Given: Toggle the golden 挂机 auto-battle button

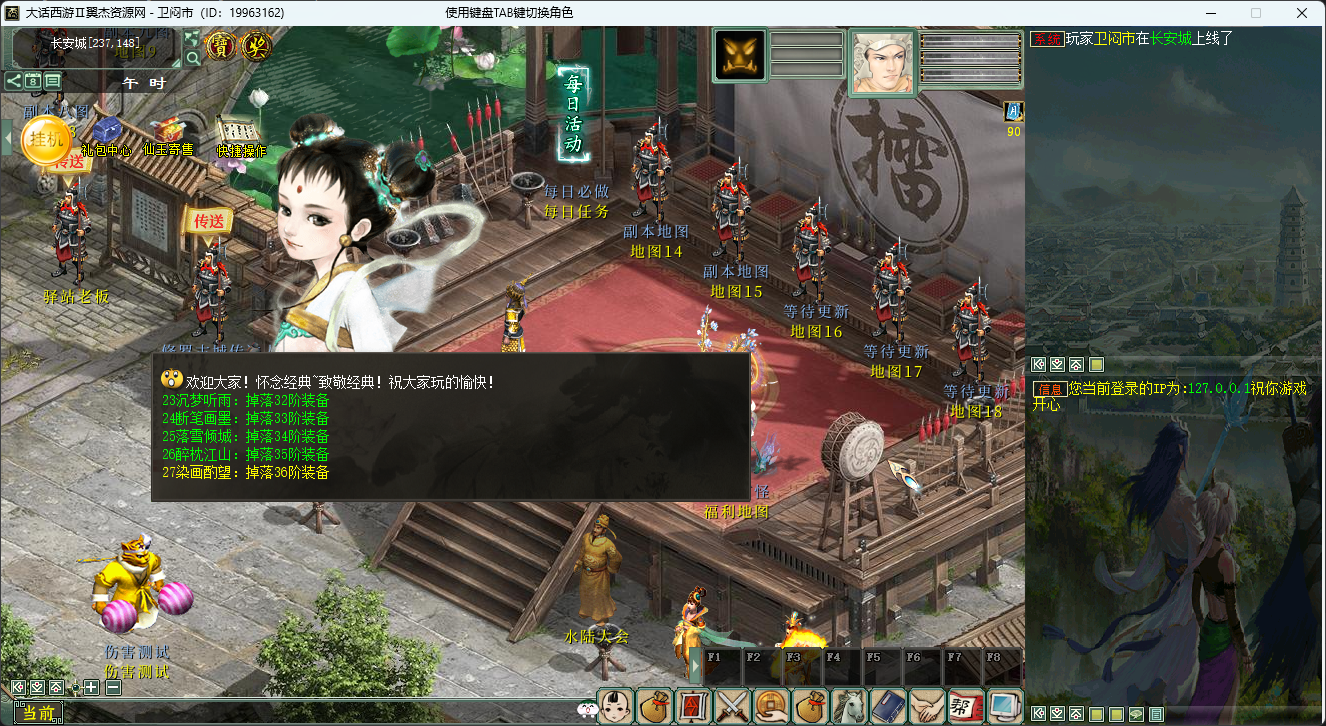Looking at the screenshot, I should (46, 139).
